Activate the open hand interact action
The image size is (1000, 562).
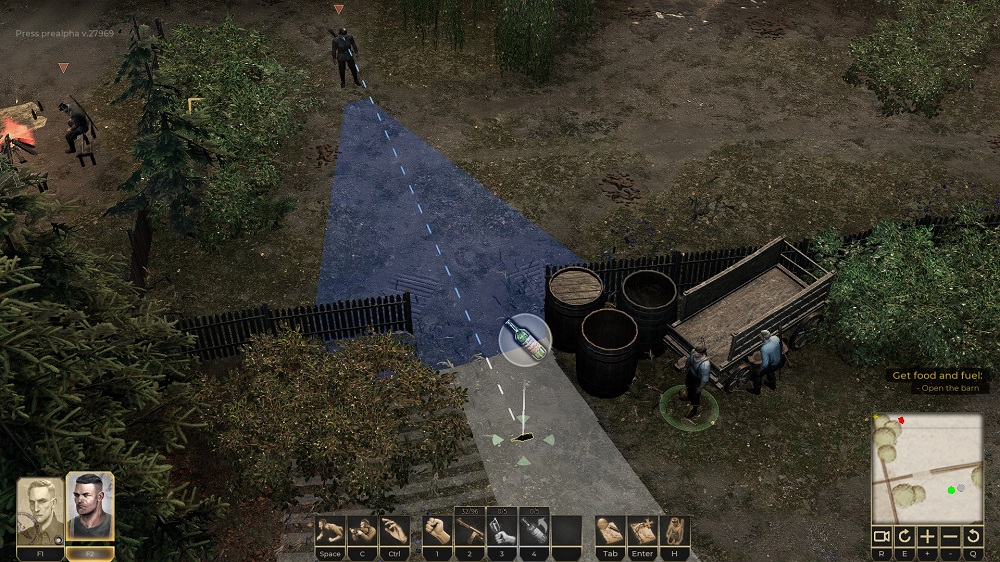[x=394, y=531]
